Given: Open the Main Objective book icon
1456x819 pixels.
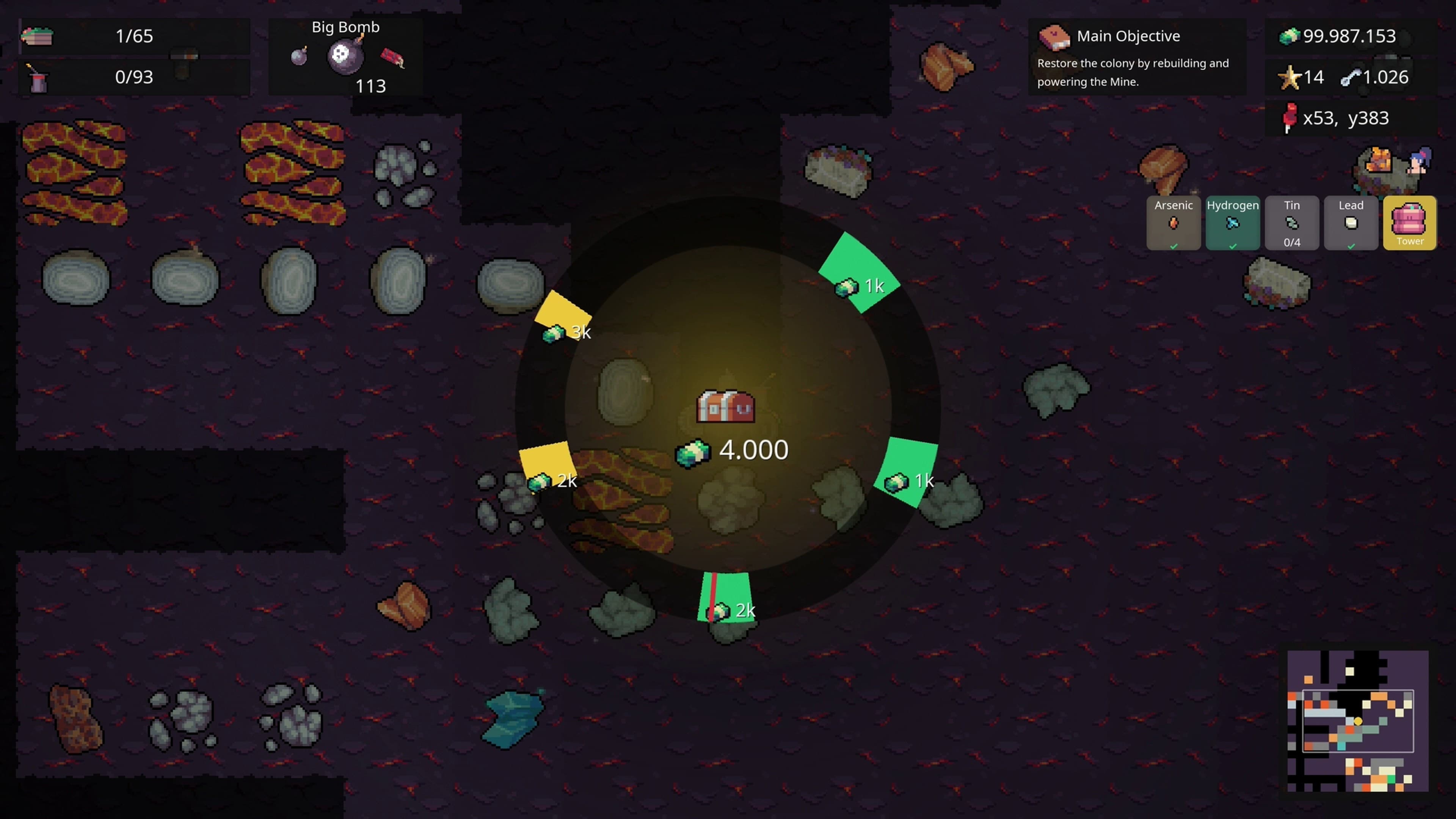Looking at the screenshot, I should (x=1055, y=37).
